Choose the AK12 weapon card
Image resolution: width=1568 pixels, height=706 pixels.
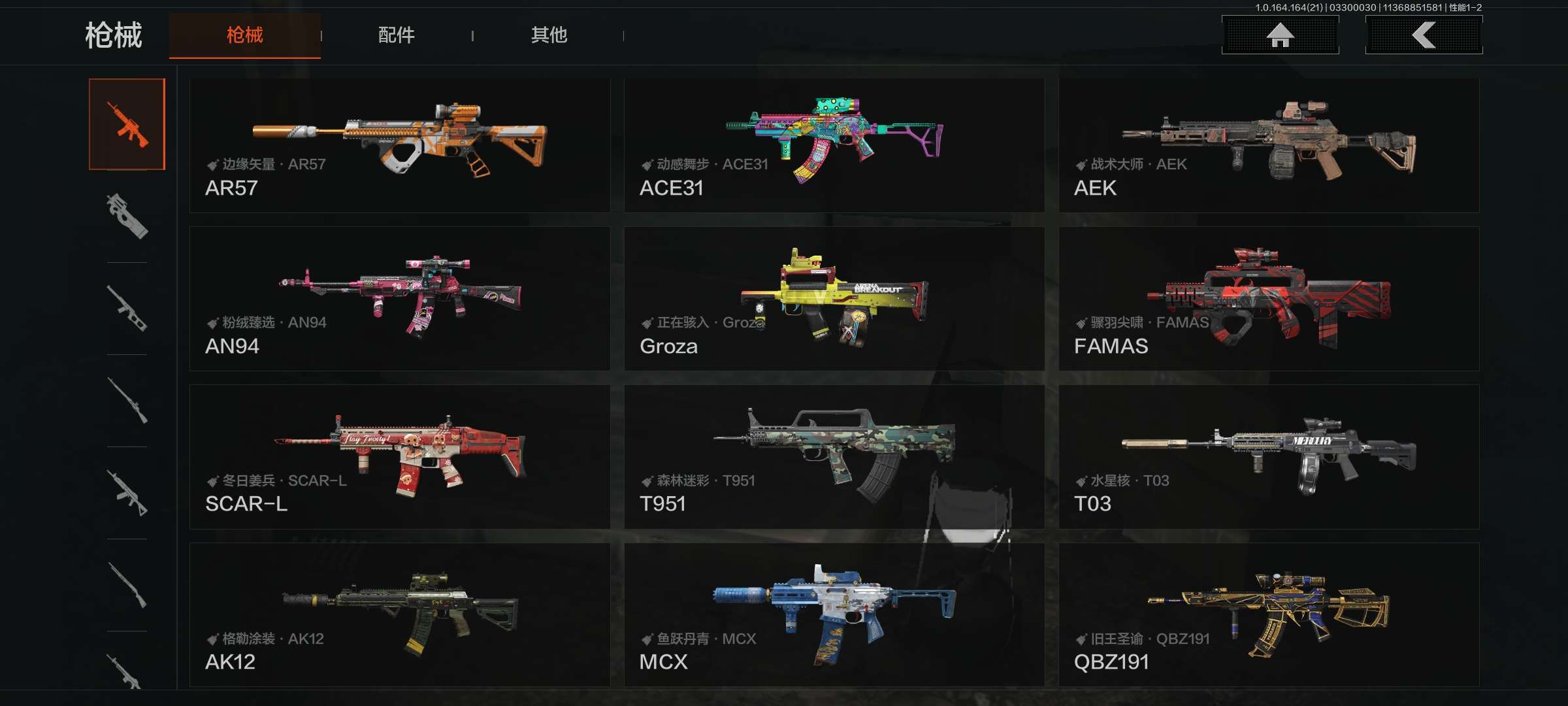point(399,614)
